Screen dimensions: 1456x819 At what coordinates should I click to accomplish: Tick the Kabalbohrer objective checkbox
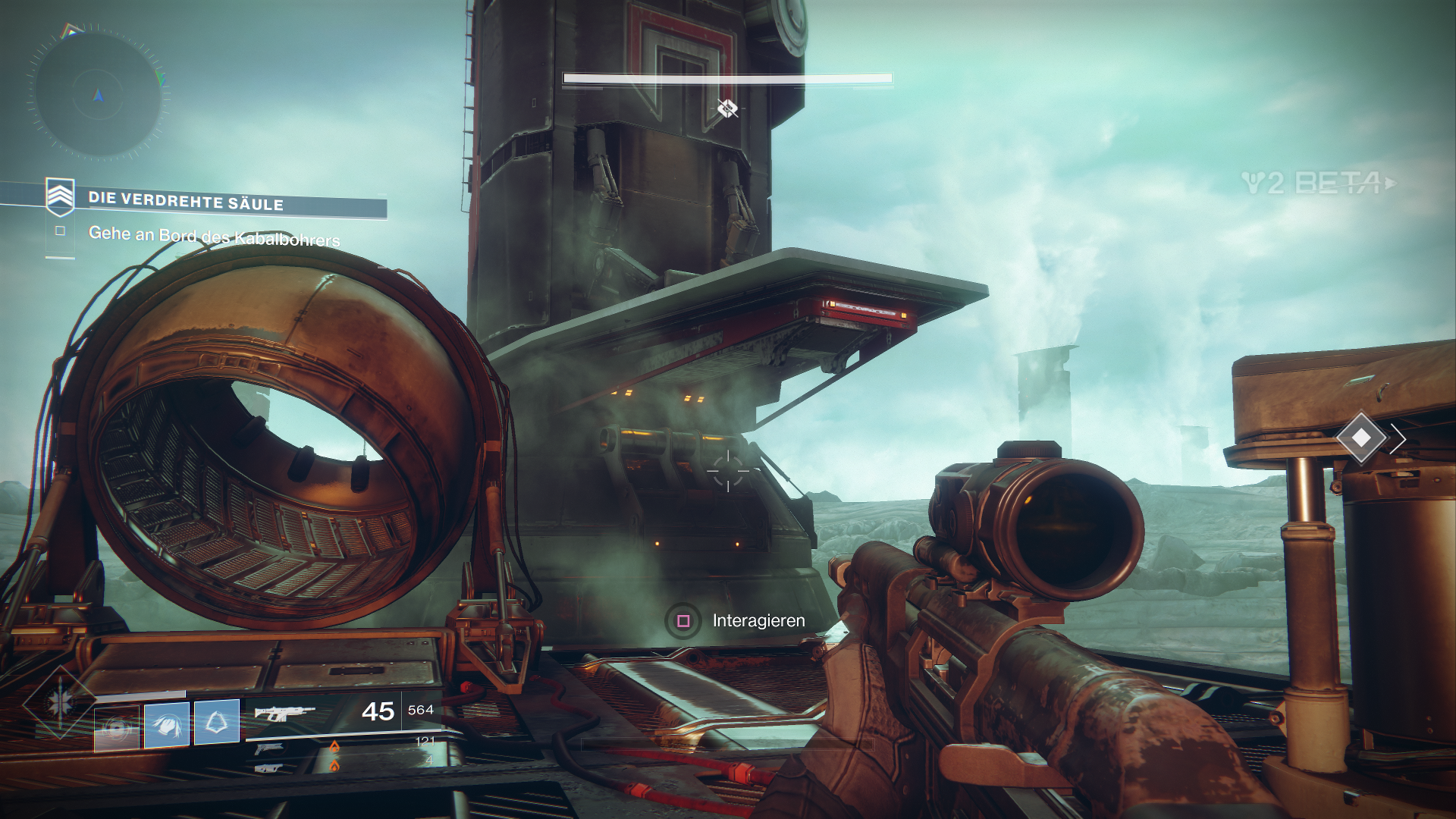tap(60, 231)
